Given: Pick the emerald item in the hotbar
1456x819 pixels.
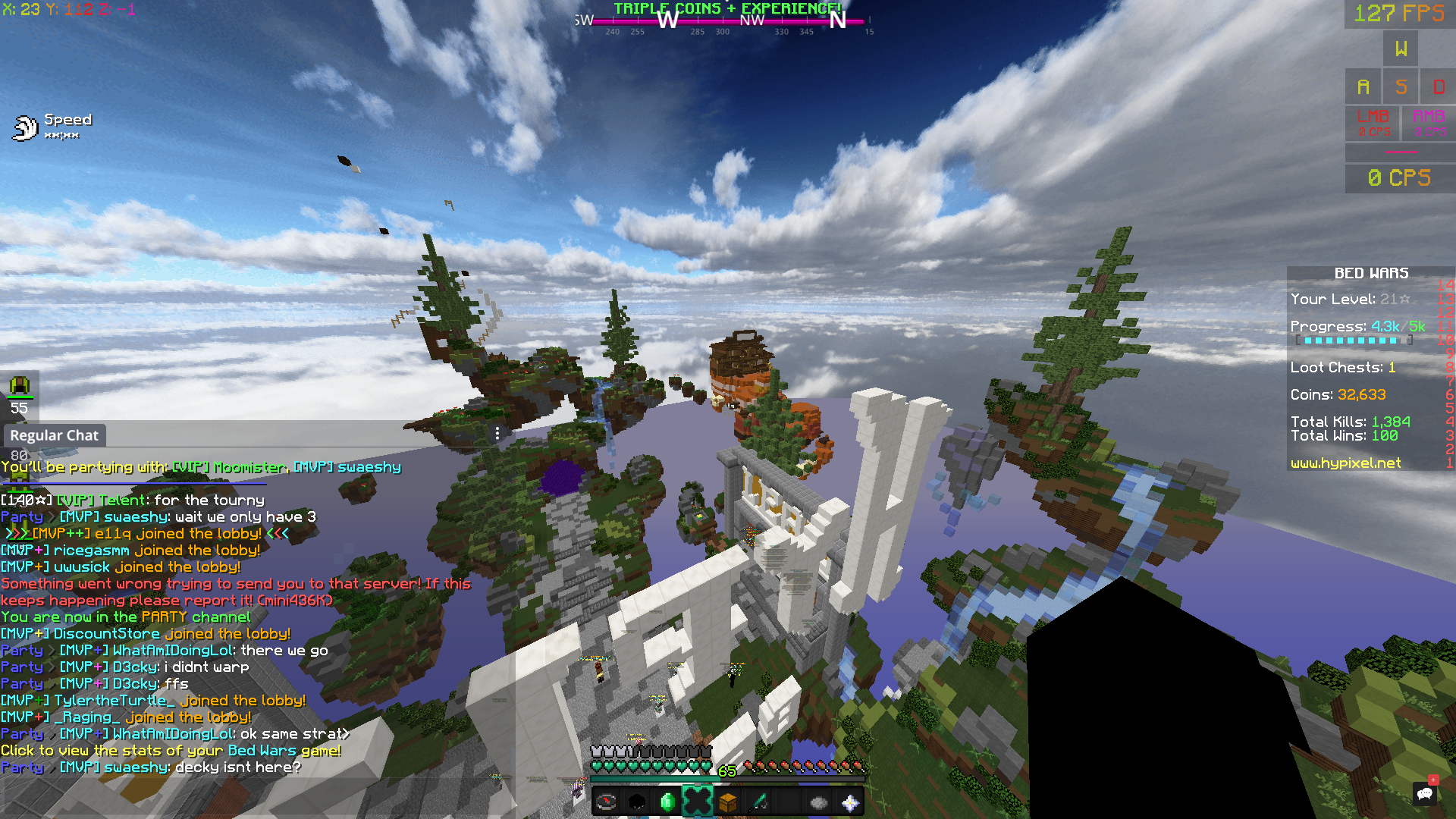Looking at the screenshot, I should (667, 800).
